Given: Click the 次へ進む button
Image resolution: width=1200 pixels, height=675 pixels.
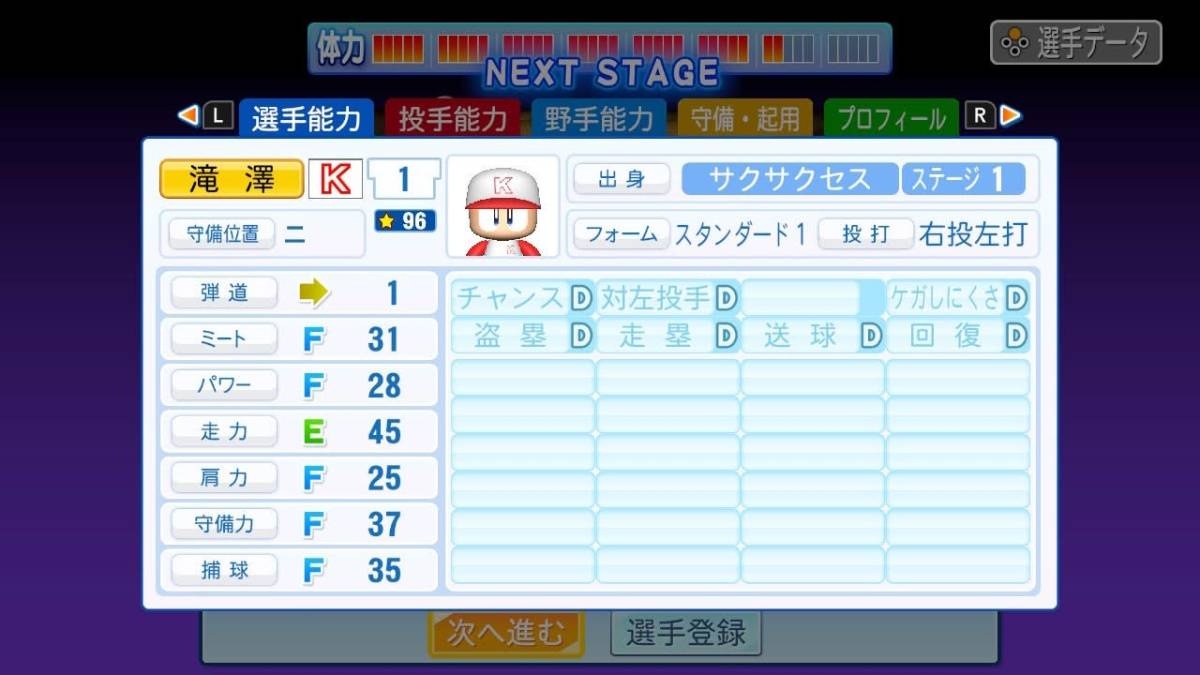Looking at the screenshot, I should pos(506,632).
